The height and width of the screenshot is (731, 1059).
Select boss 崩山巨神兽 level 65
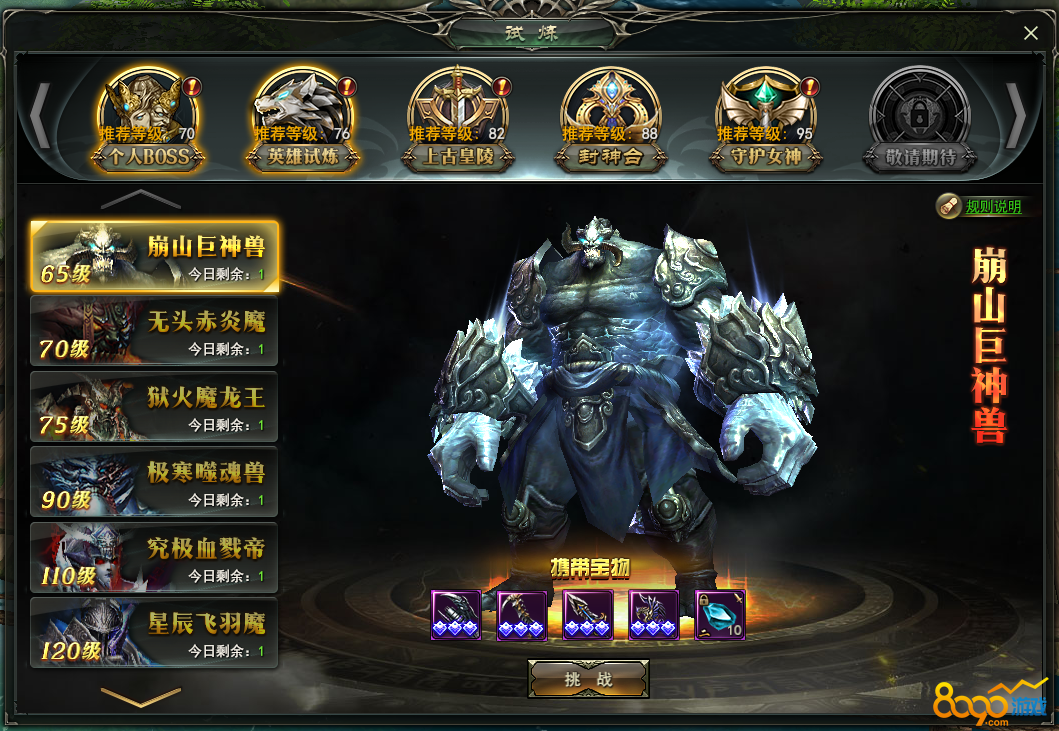point(155,255)
